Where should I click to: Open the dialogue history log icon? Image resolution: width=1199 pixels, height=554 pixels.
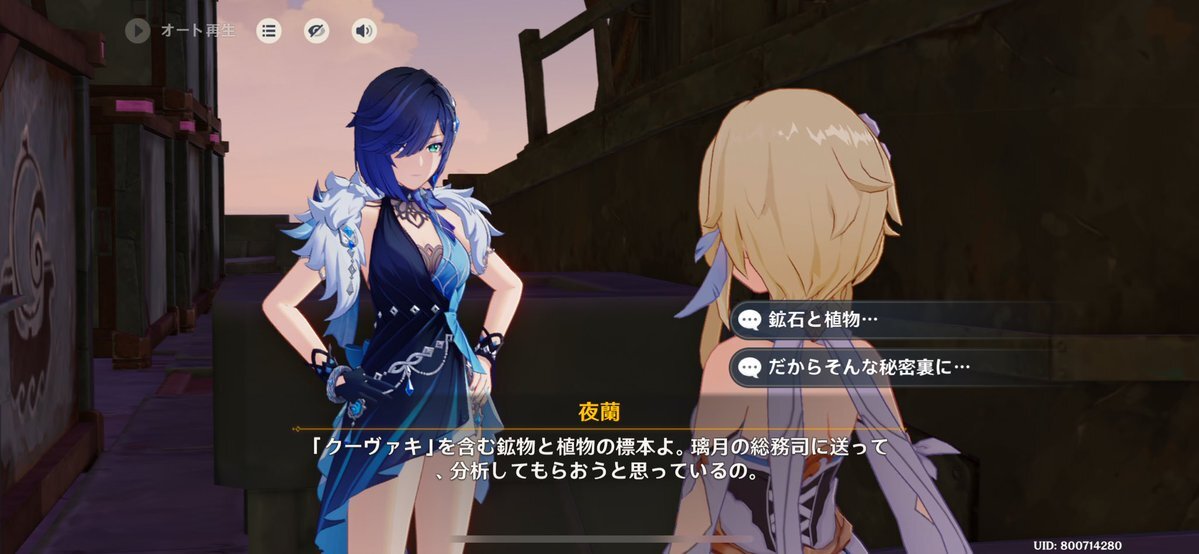(x=269, y=31)
